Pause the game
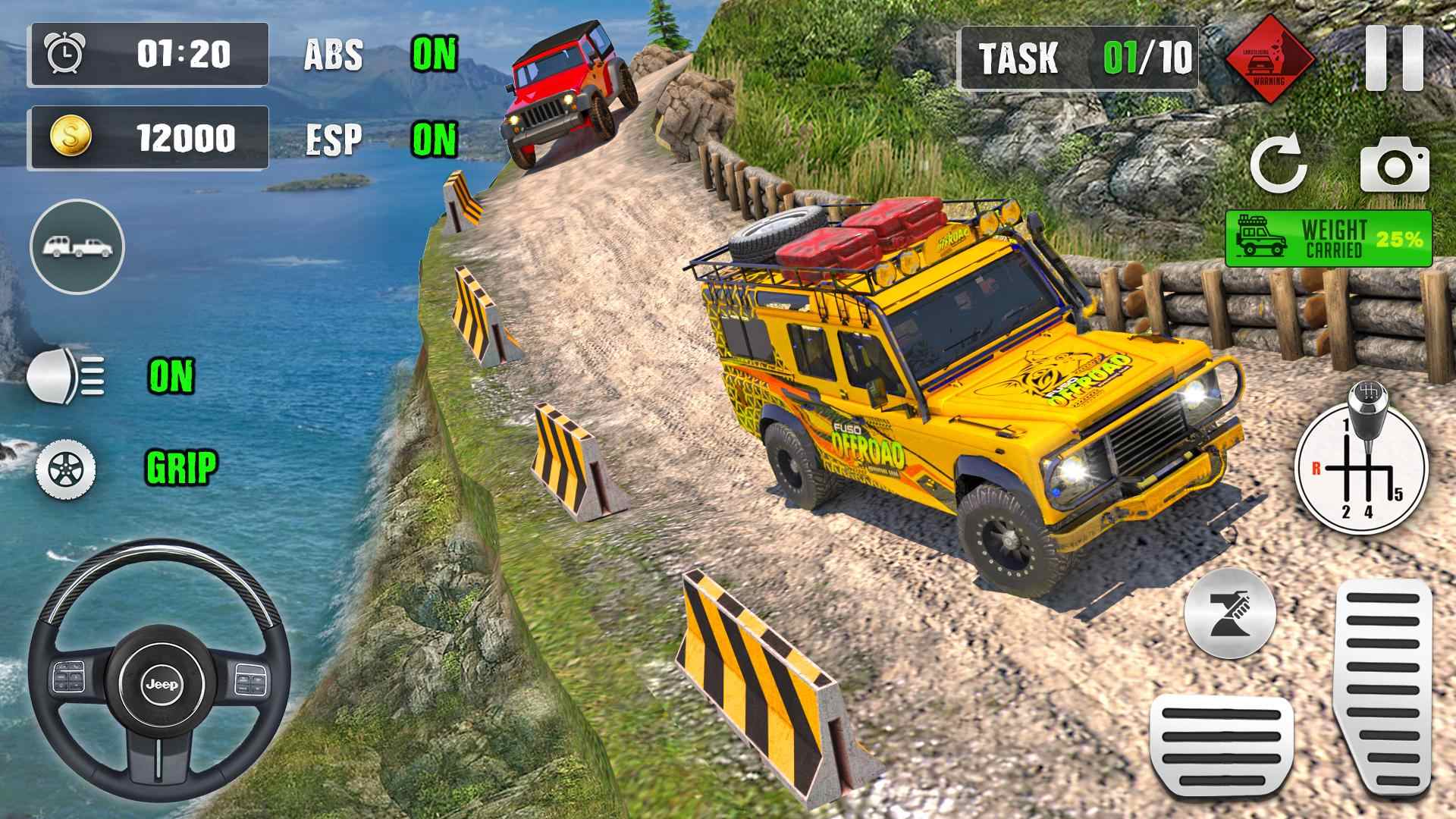Viewport: 1456px width, 819px height. 1394,58
